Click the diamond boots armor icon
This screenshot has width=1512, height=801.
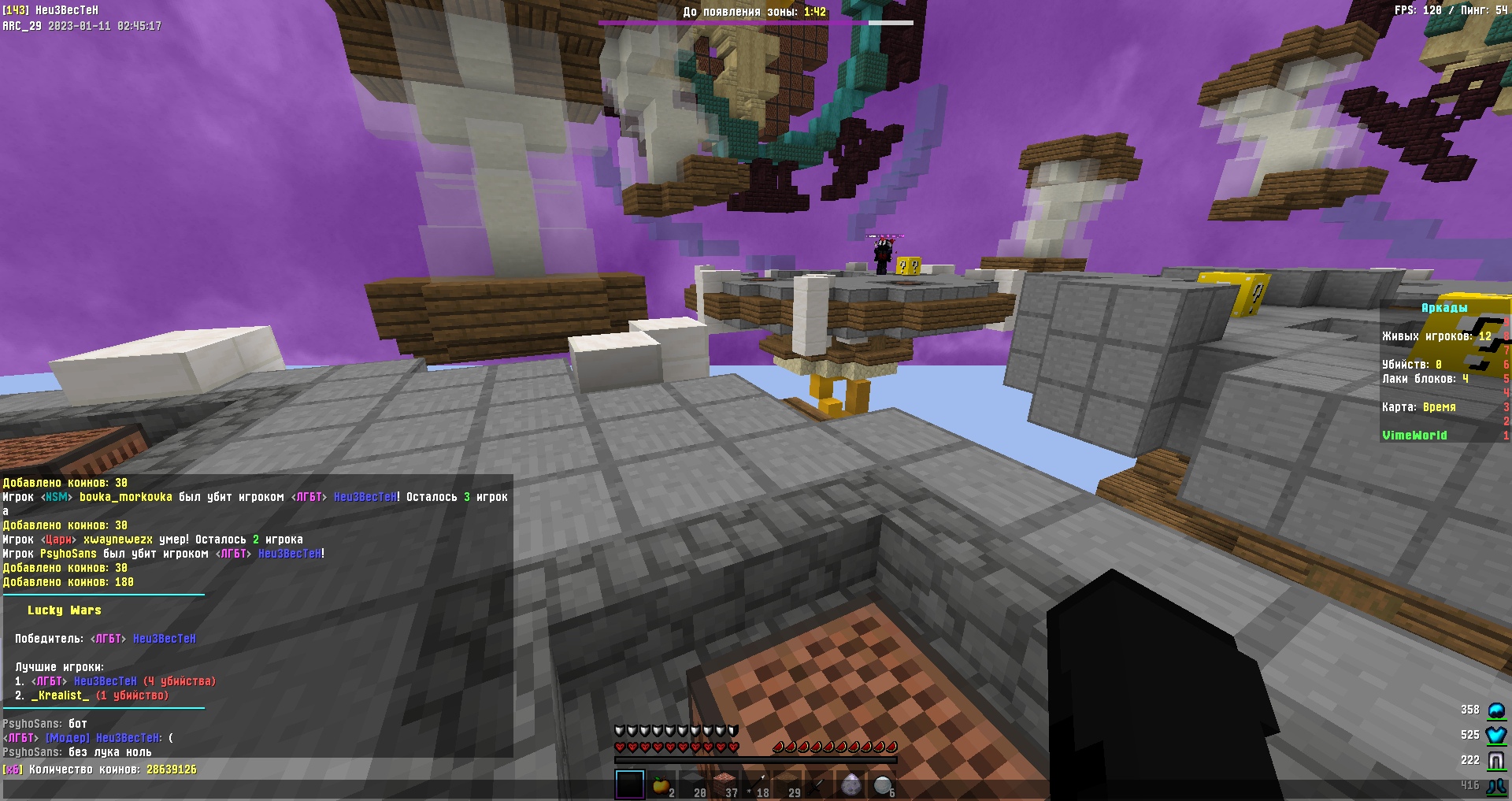pos(1495,785)
